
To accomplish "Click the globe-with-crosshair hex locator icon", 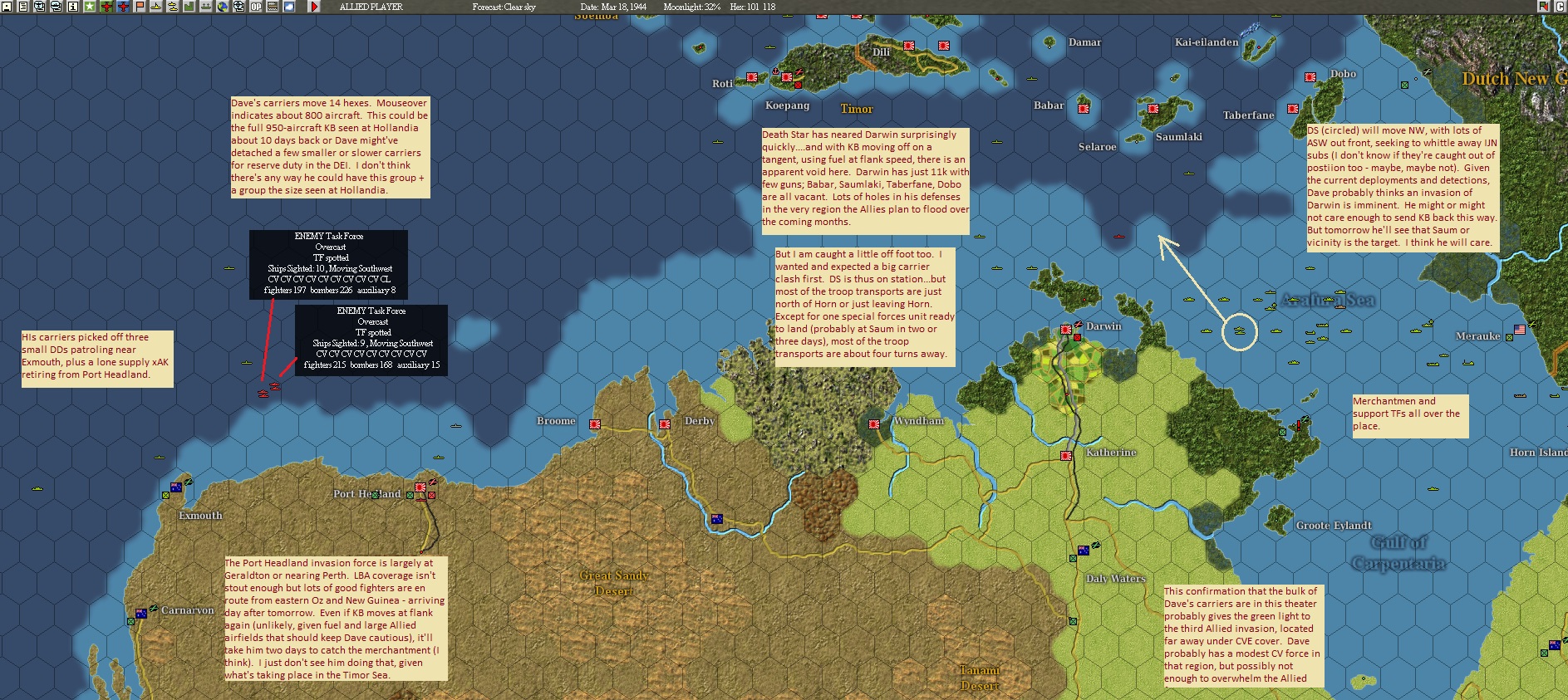I will point(238,6).
